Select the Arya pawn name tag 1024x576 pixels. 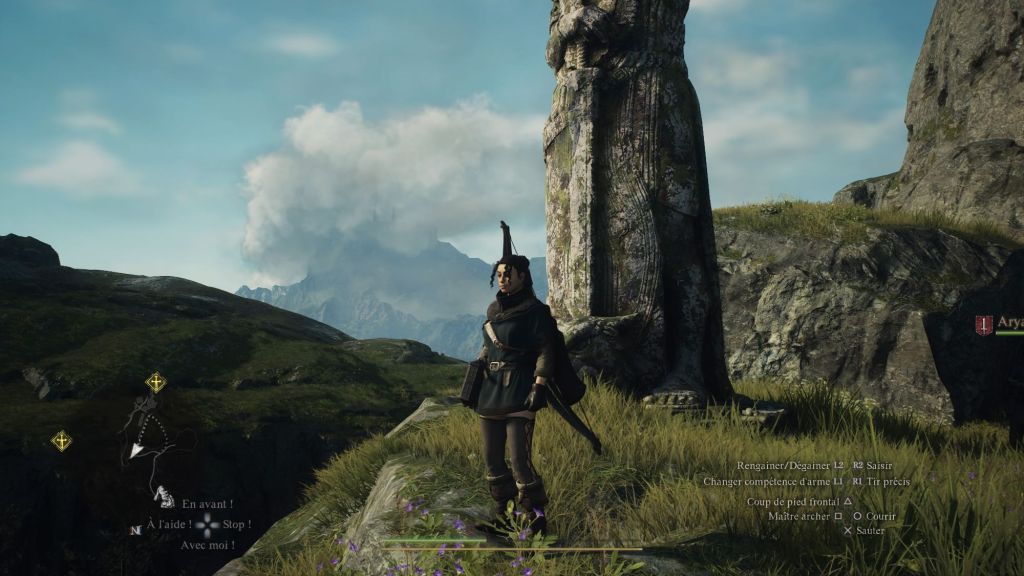pos(1009,322)
